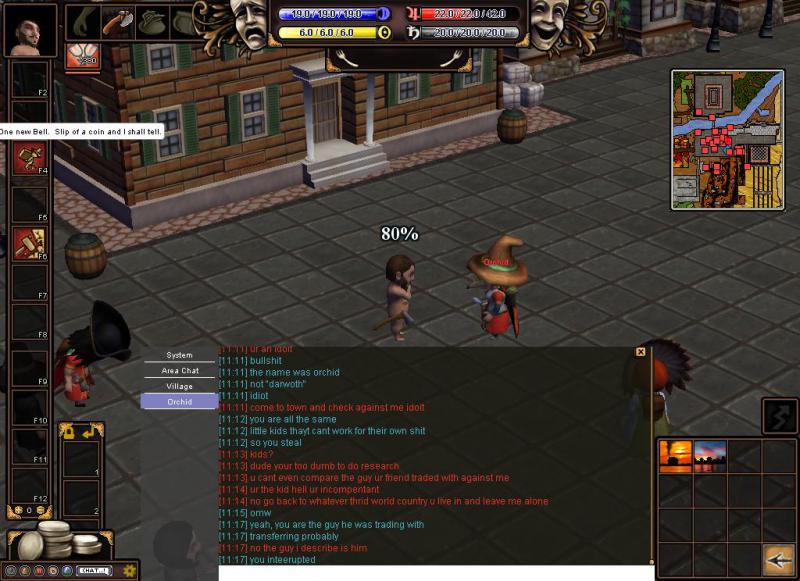
Task: Activate the F4 hotbar skill
Action: coord(28,155)
